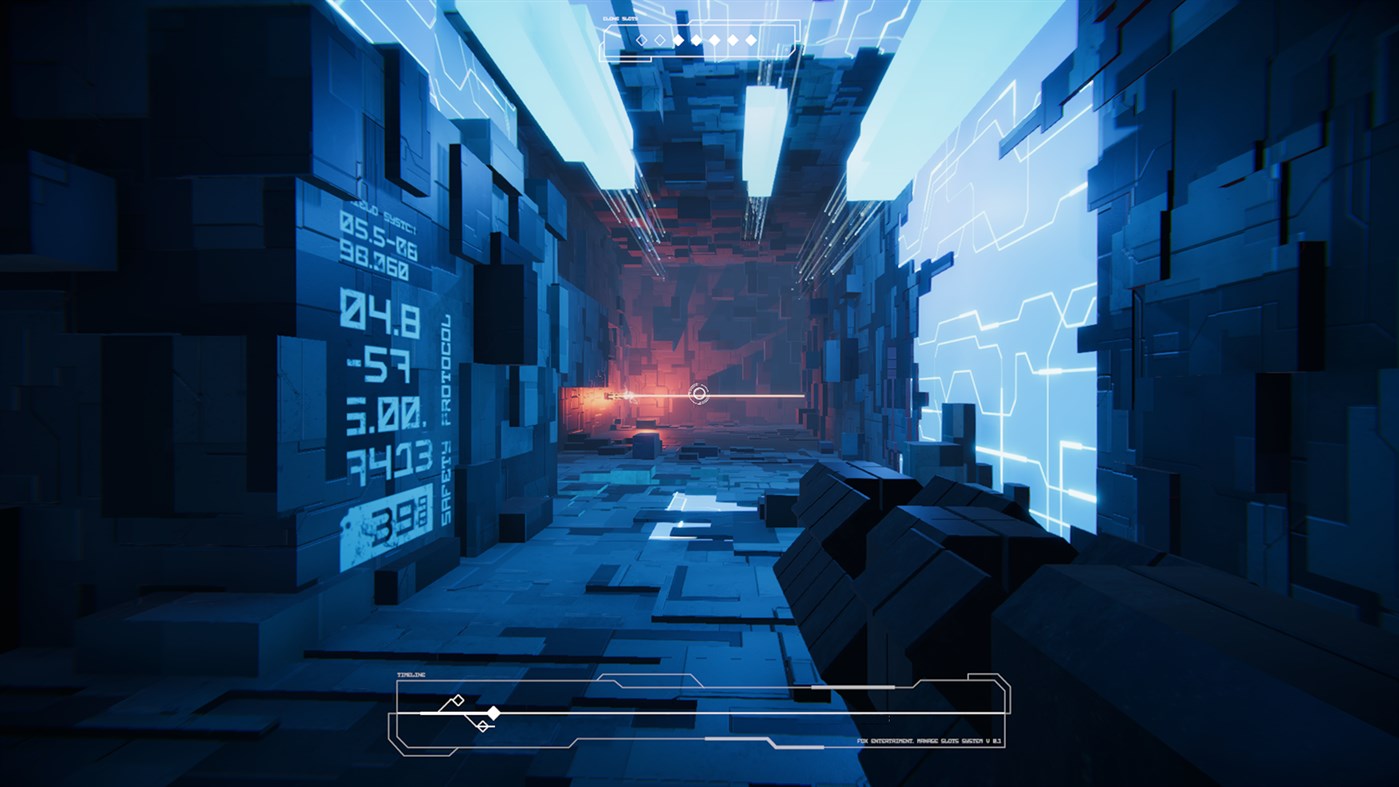Image resolution: width=1399 pixels, height=787 pixels.
Task: Toggle the fourth clone slot indicator
Action: (697, 40)
